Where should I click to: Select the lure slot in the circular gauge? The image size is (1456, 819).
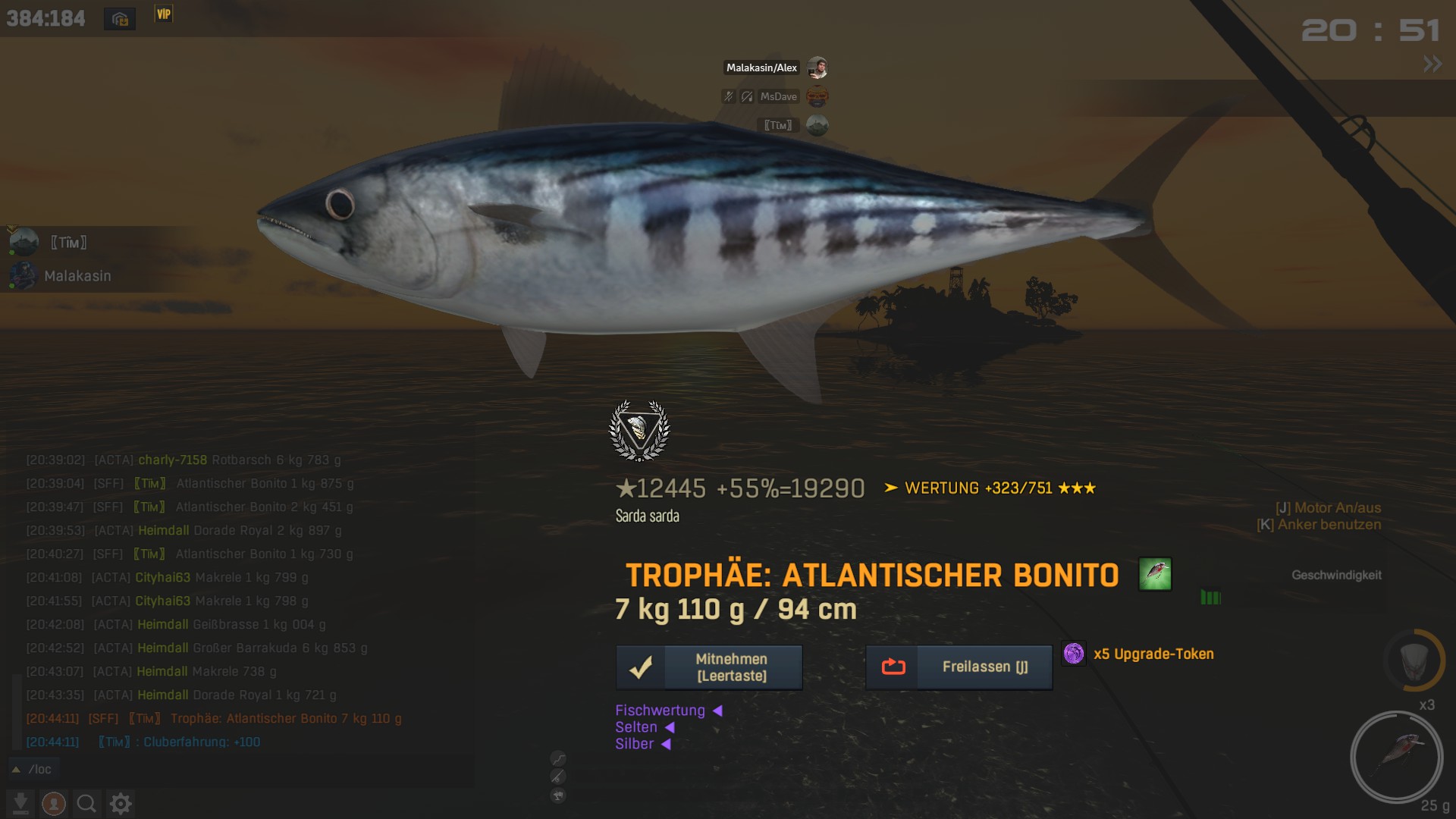point(1396,756)
